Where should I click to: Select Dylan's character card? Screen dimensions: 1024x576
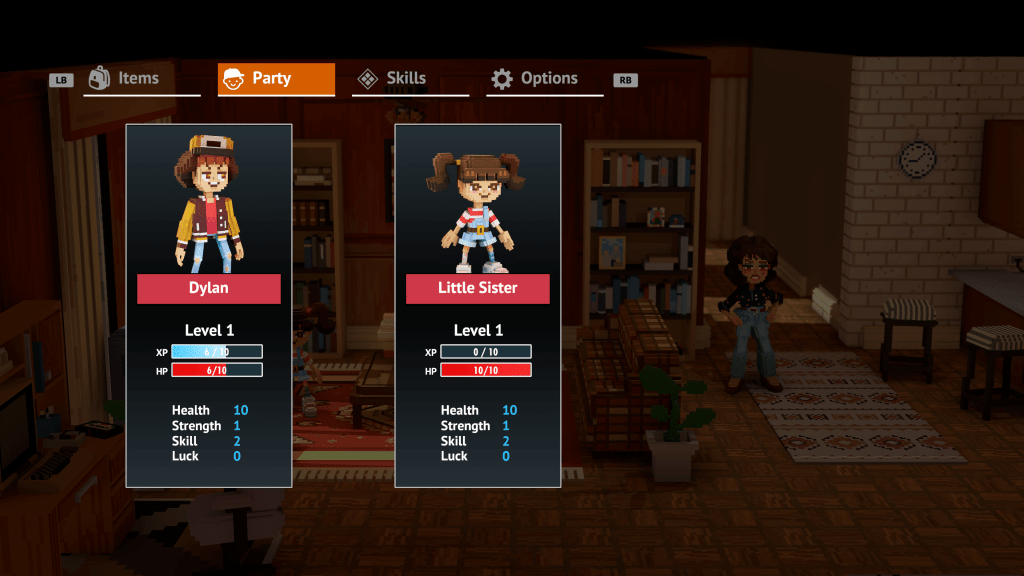208,305
